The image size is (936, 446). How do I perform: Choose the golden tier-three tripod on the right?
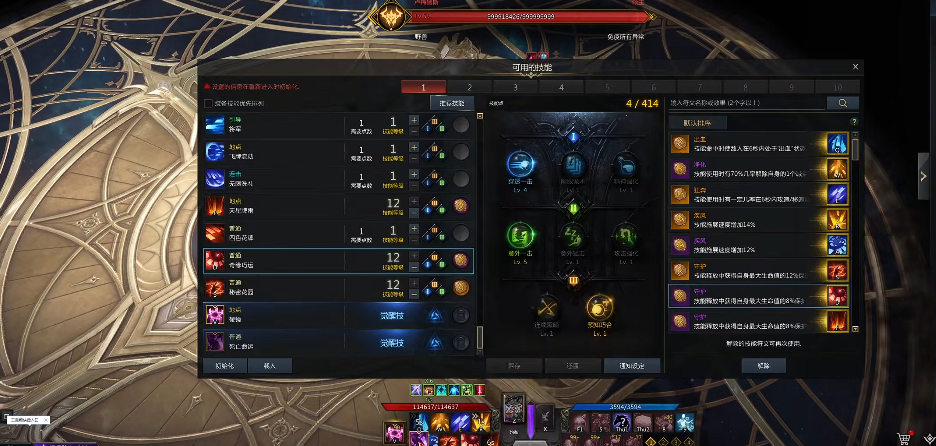(599, 306)
